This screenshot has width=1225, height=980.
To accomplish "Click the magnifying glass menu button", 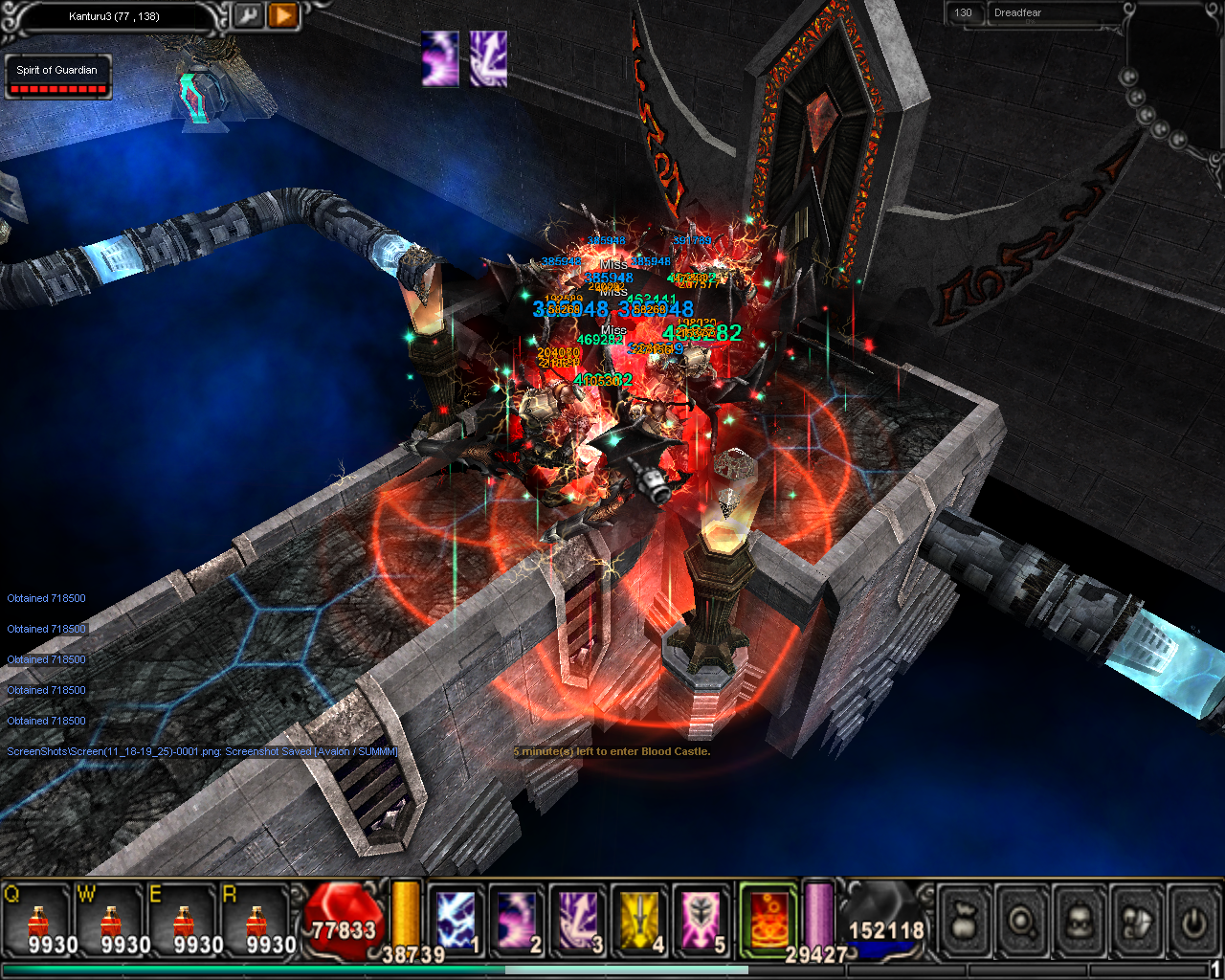I will 1022,922.
